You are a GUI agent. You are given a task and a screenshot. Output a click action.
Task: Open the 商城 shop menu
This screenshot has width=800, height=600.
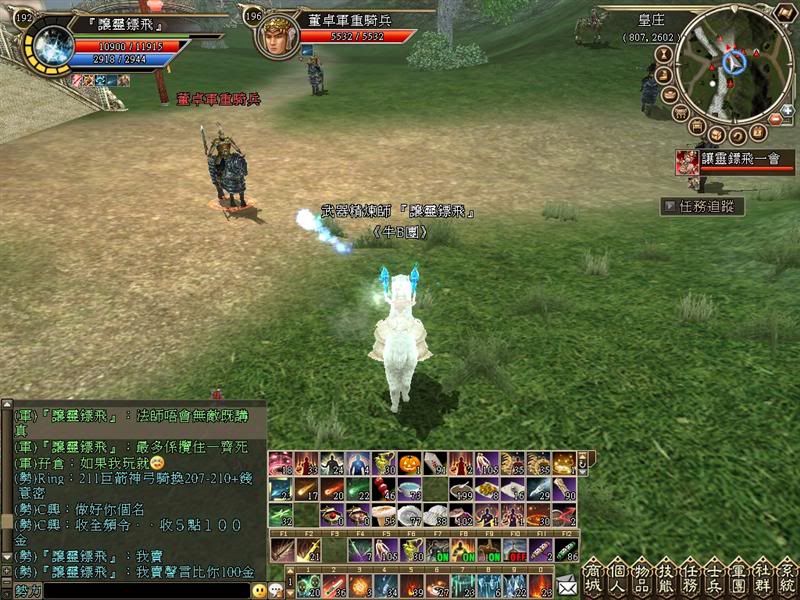(x=592, y=577)
